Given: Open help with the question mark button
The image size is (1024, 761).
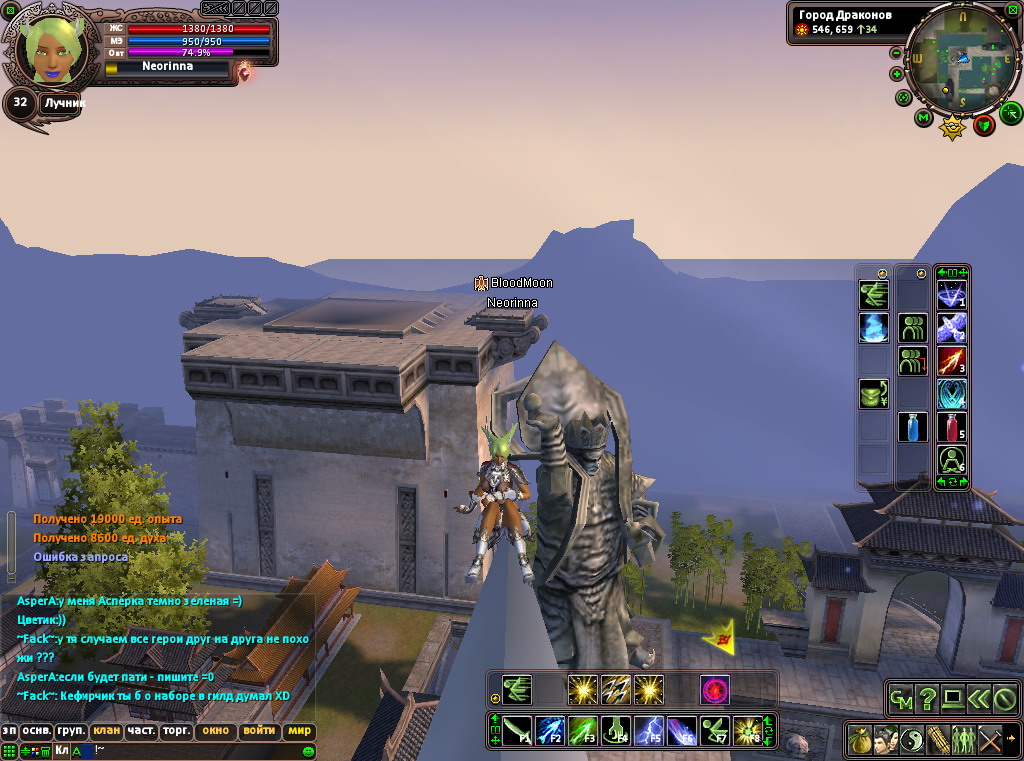Looking at the screenshot, I should coord(927,699).
